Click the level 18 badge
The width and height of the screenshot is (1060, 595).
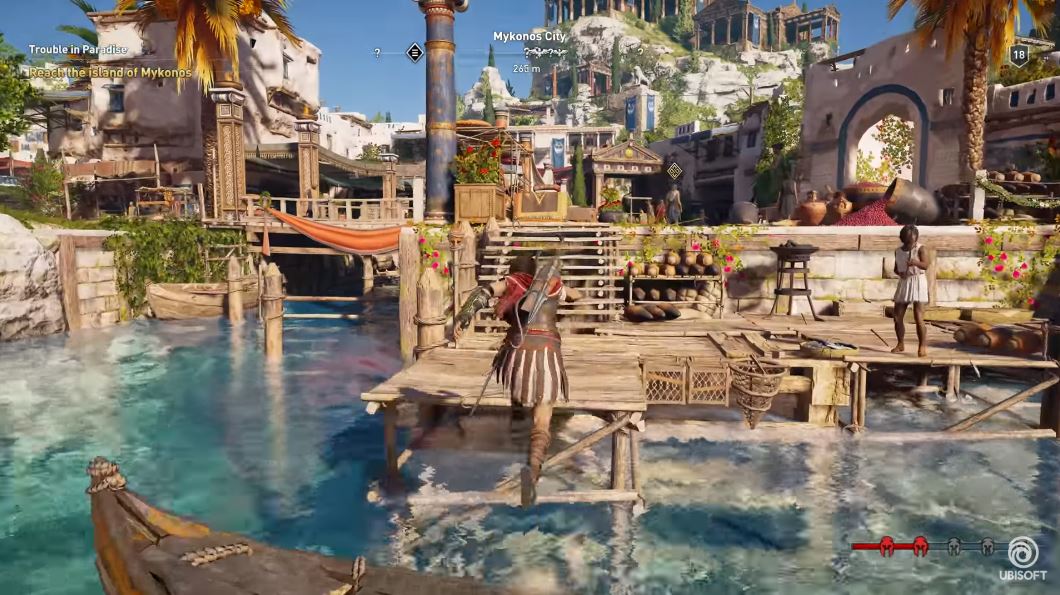1018,55
